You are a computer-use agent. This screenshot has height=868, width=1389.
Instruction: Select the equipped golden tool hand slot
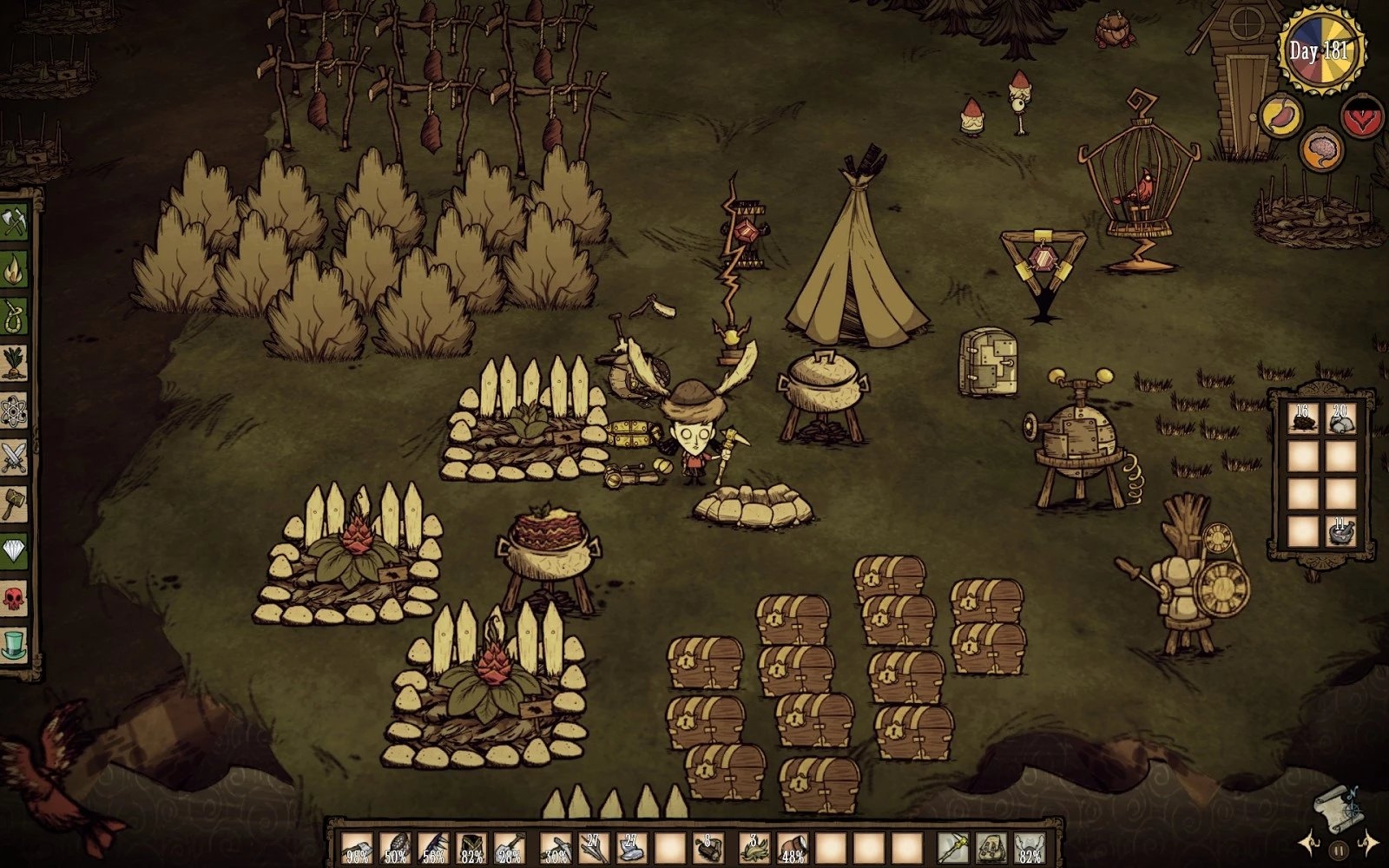coord(953,847)
